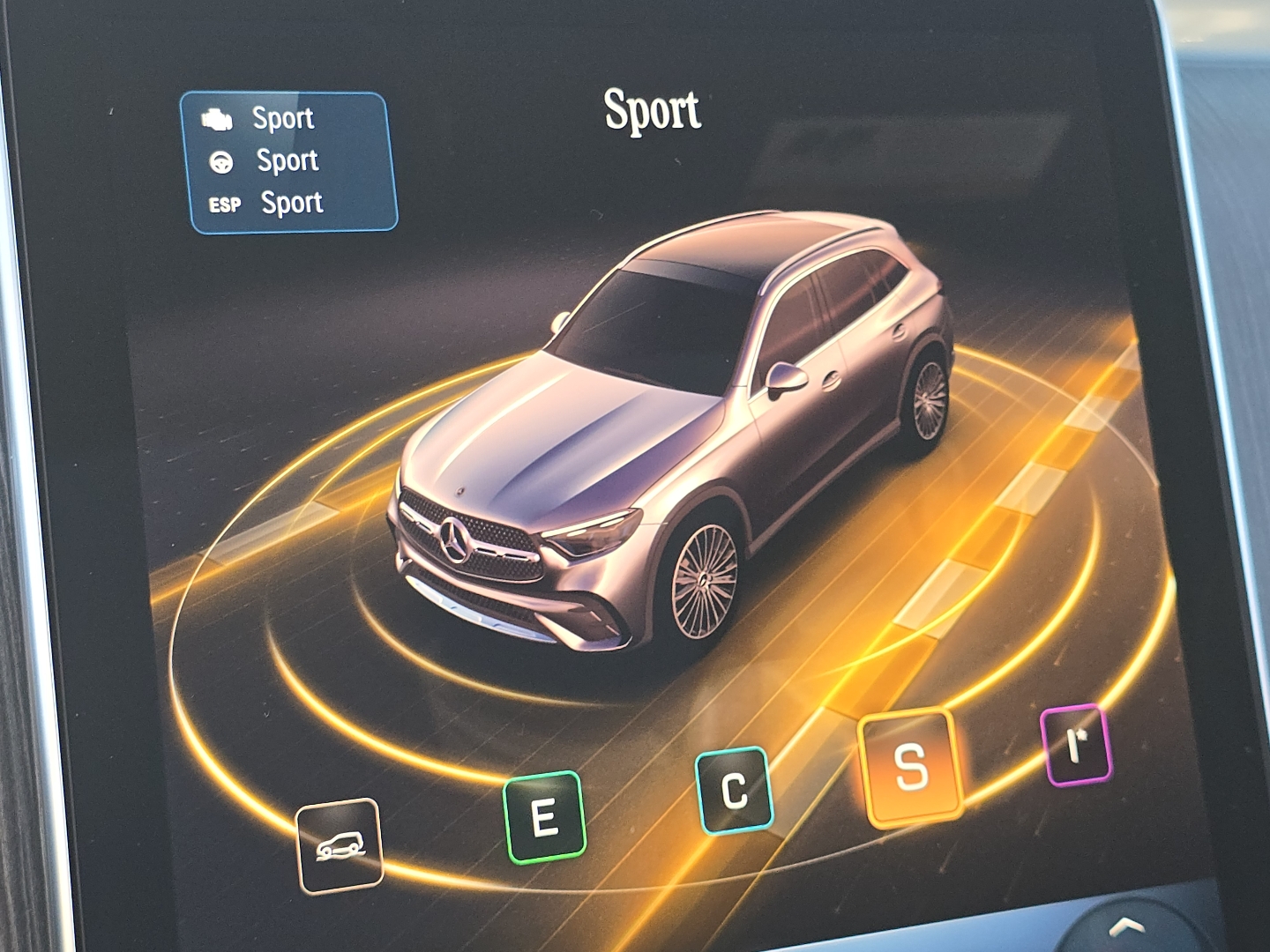Open the drive mode settings summary card

(x=292, y=159)
